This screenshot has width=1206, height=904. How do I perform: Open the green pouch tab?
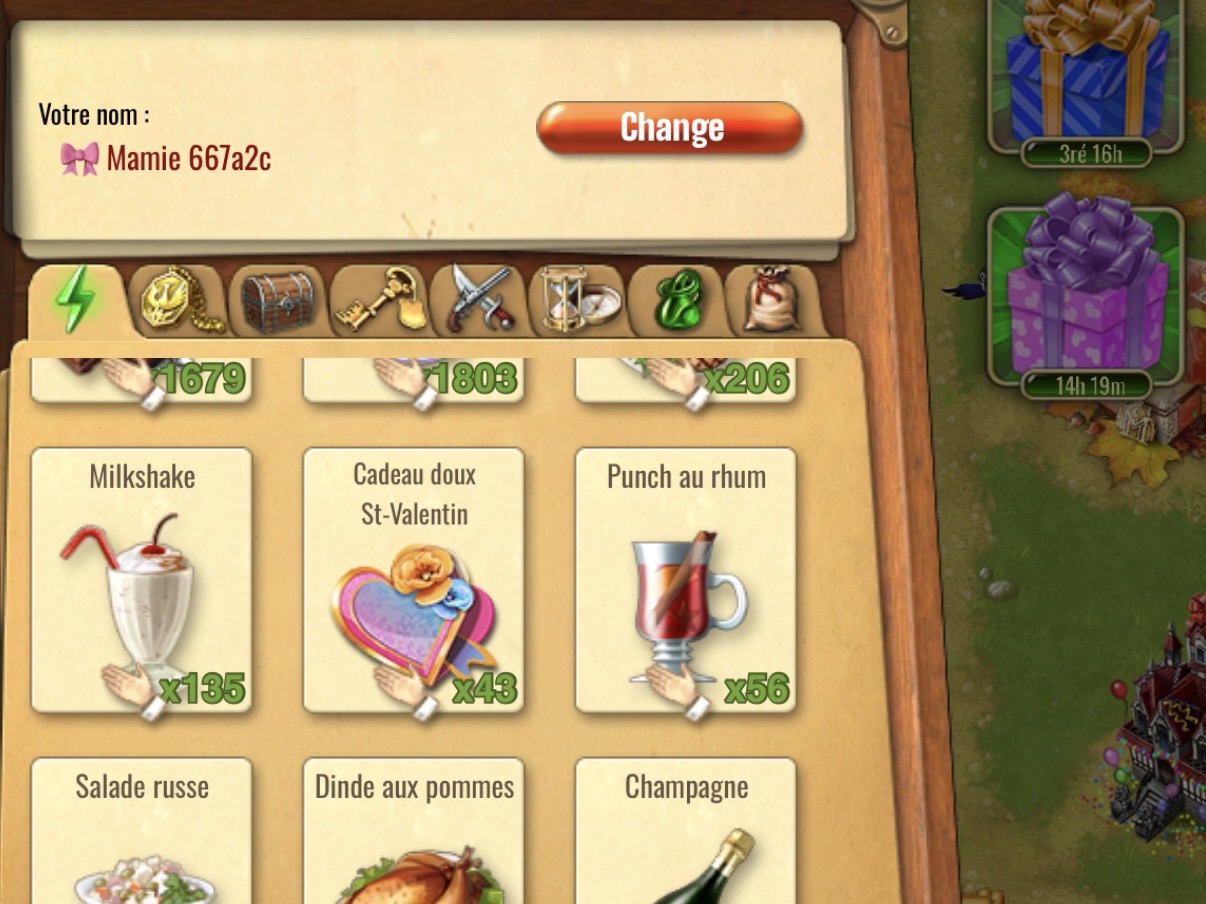677,300
